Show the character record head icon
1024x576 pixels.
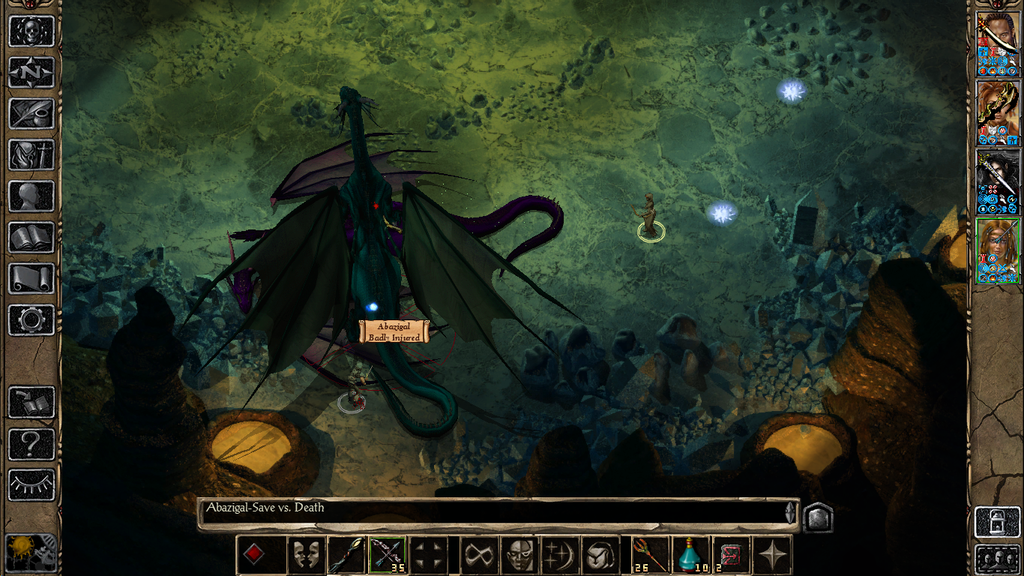click(31, 195)
